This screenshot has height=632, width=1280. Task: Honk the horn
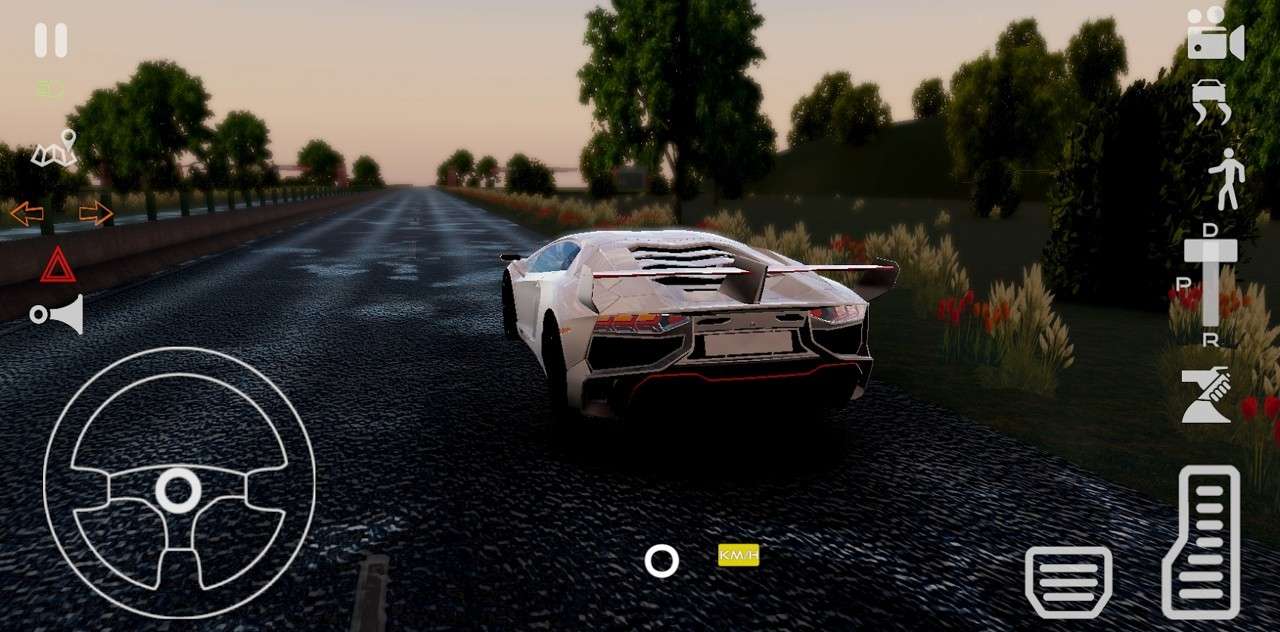tap(57, 315)
